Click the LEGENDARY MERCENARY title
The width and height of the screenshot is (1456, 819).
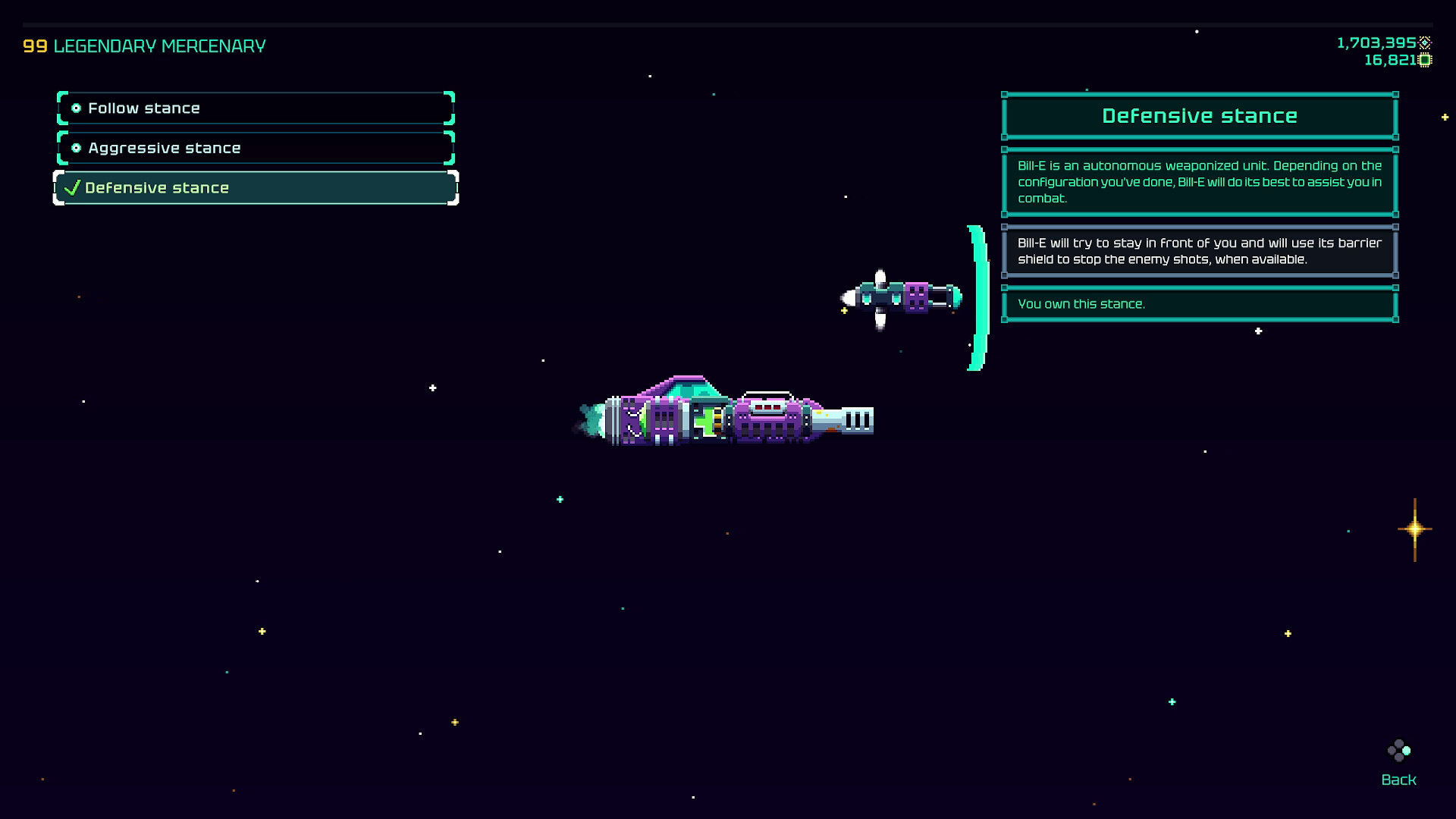click(162, 45)
